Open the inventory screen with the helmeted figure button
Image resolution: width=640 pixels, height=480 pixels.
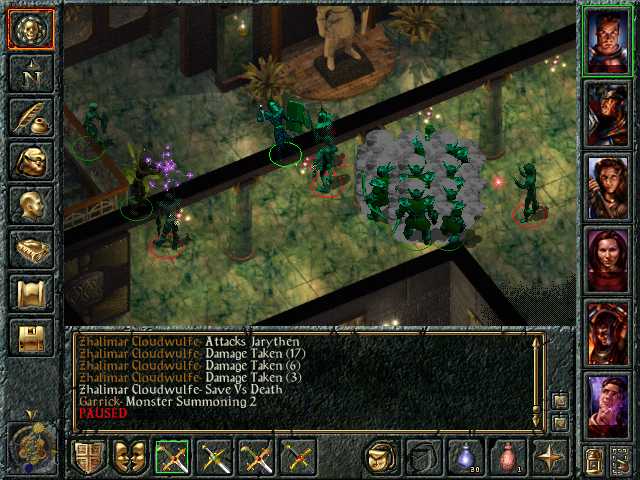click(x=31, y=162)
